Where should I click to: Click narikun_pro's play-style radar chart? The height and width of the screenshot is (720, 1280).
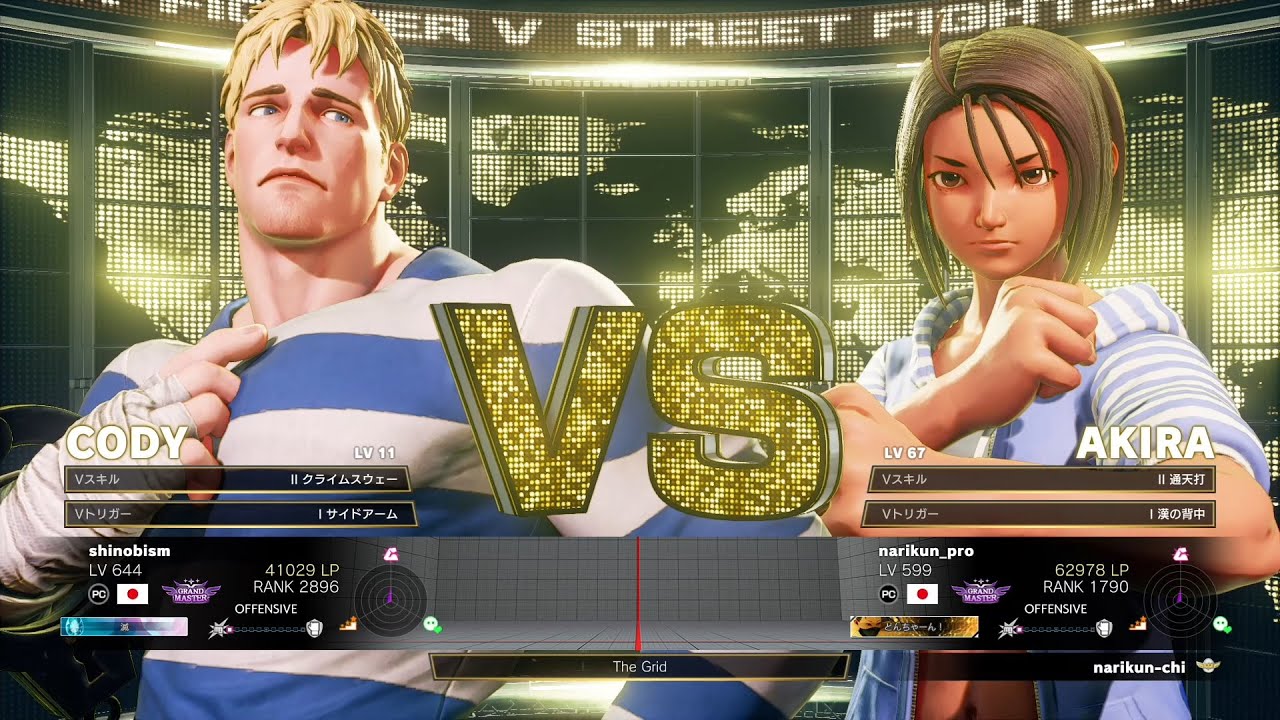click(x=1180, y=598)
